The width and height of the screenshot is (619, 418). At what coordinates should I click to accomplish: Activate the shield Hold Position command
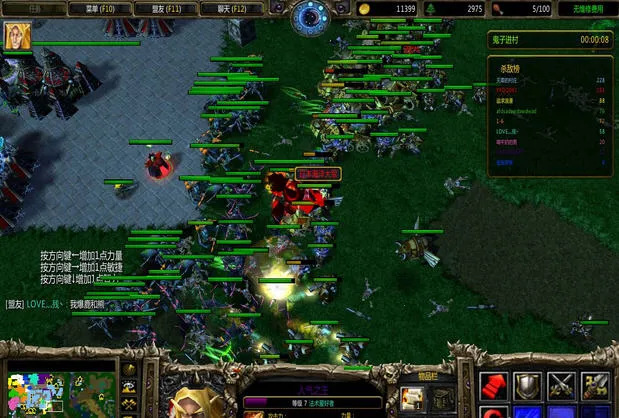pyautogui.click(x=528, y=386)
